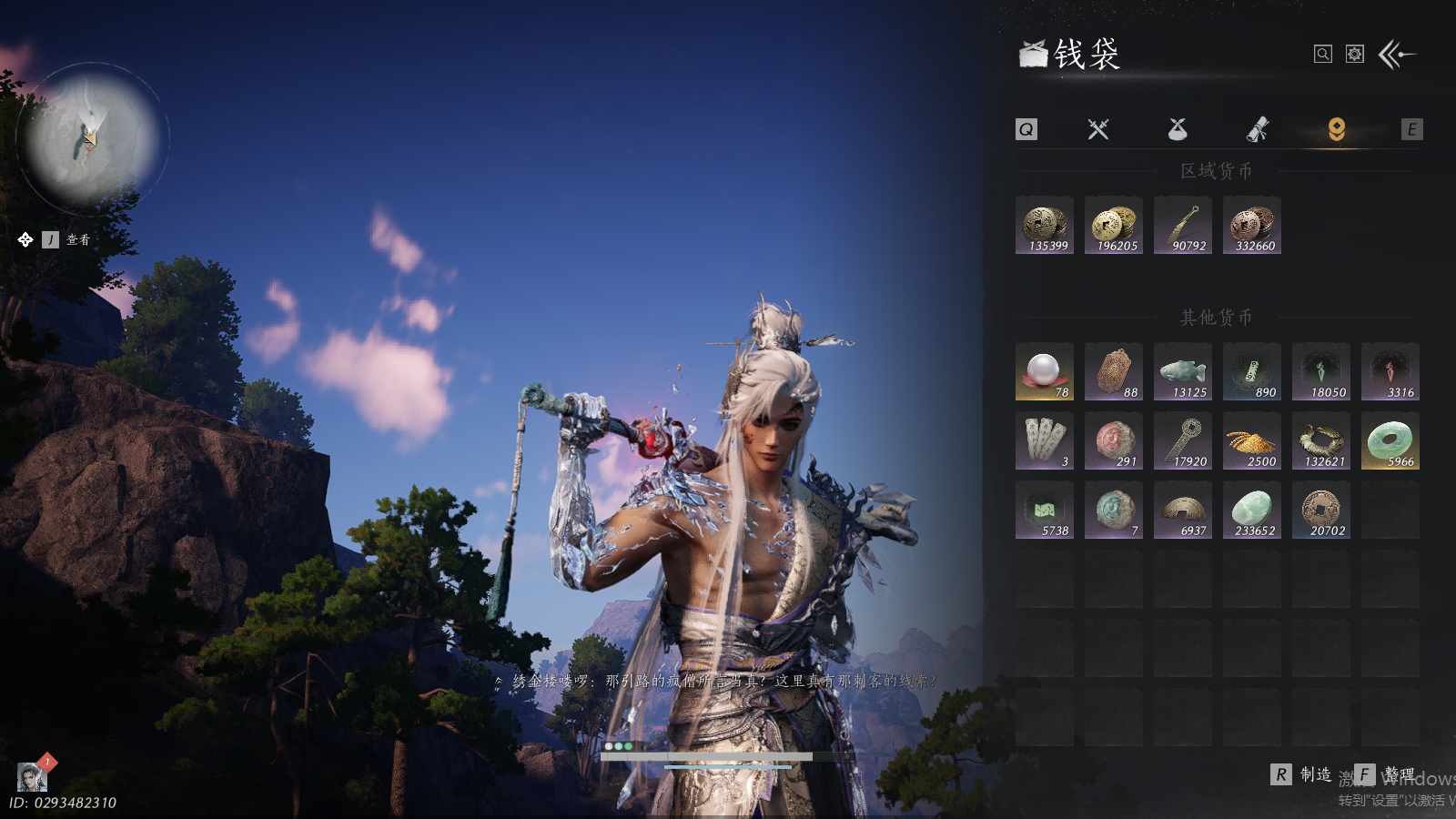Screen dimensions: 1456x819
Task: Select the green jade ring slot
Action: (1390, 441)
